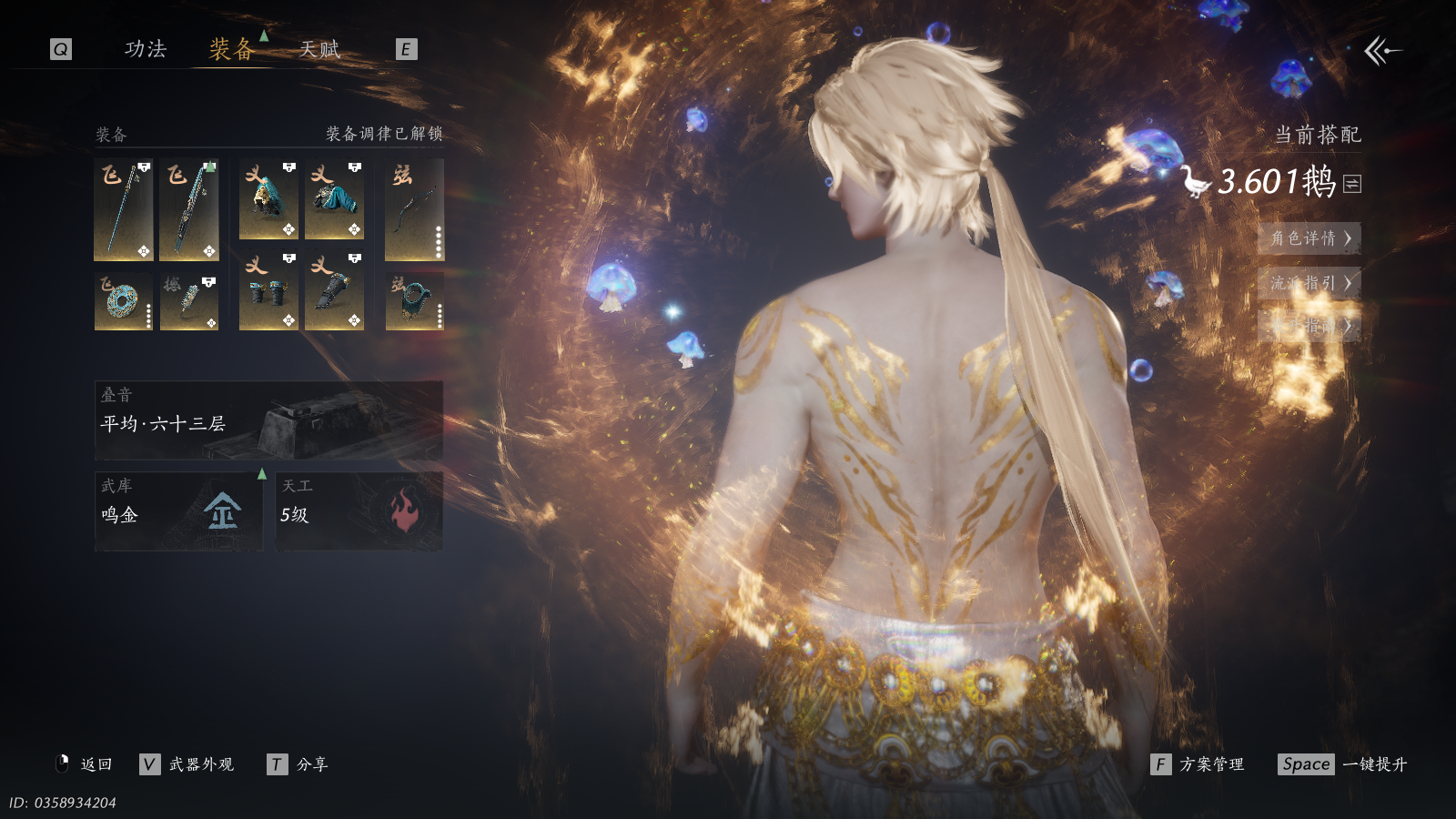
Task: Select the bow weapon slot
Action: point(414,209)
